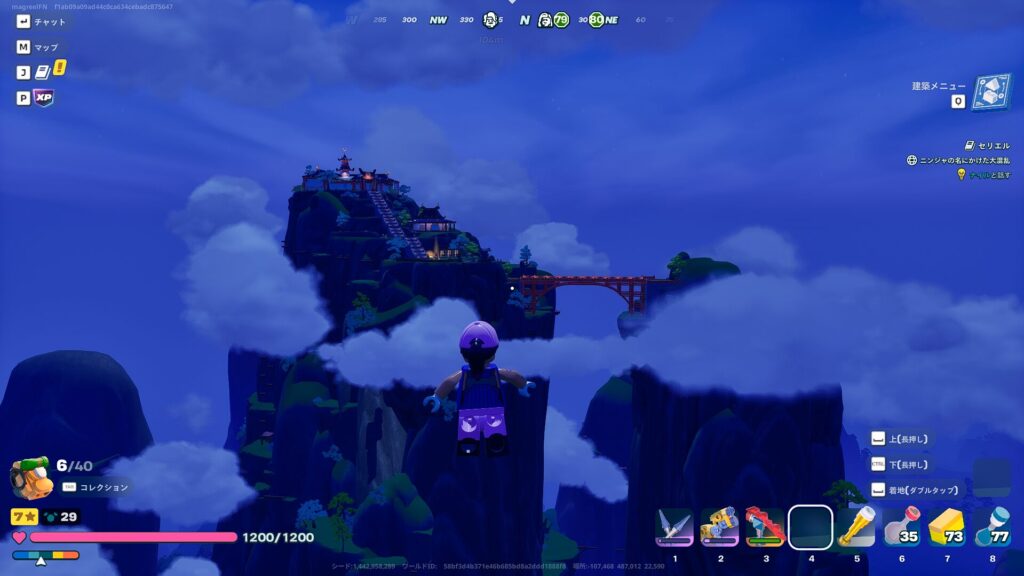Open the build menu blueprint icon
1024x576 pixels.
(990, 93)
